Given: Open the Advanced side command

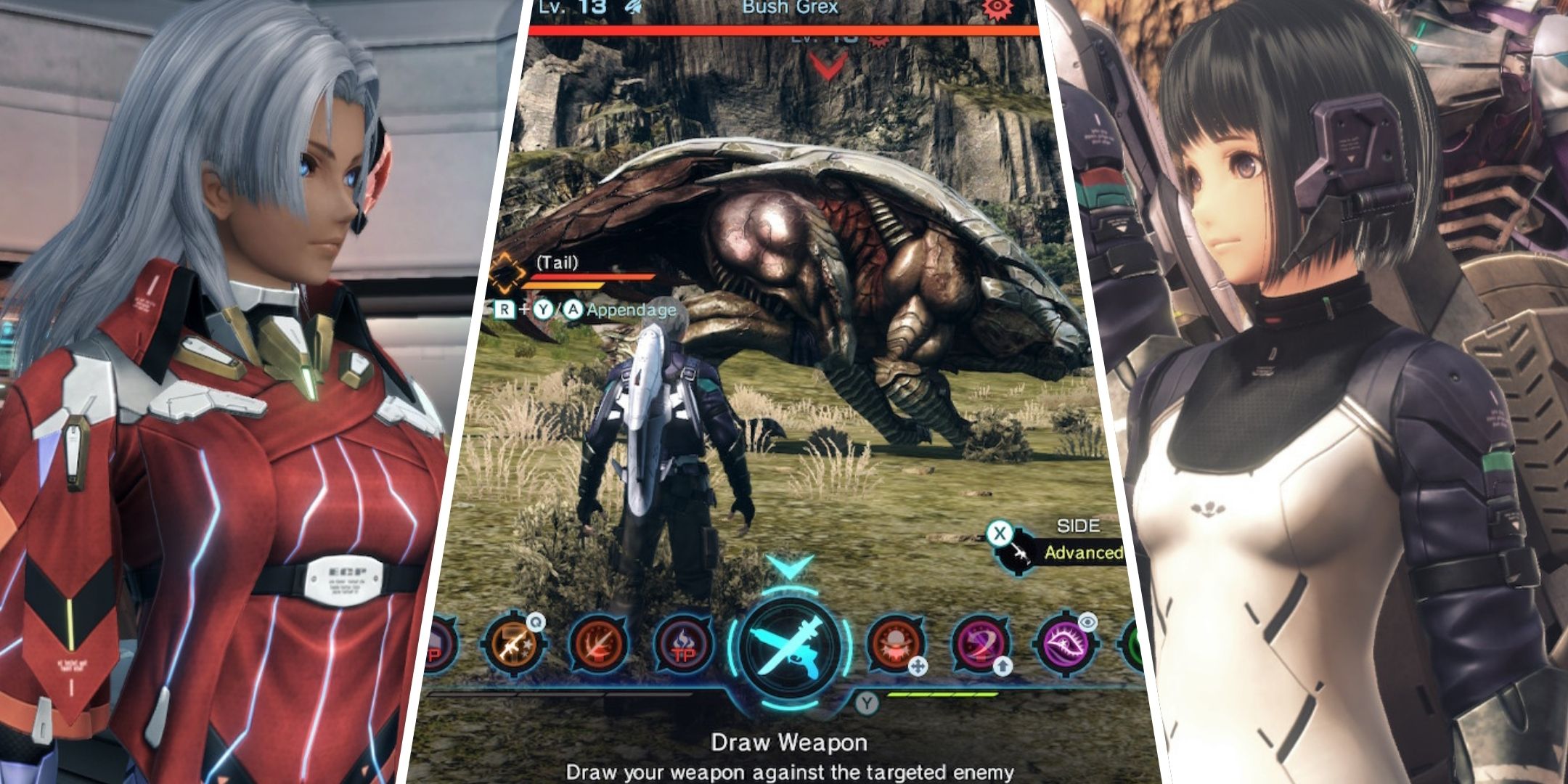Looking at the screenshot, I should [x=1082, y=552].
